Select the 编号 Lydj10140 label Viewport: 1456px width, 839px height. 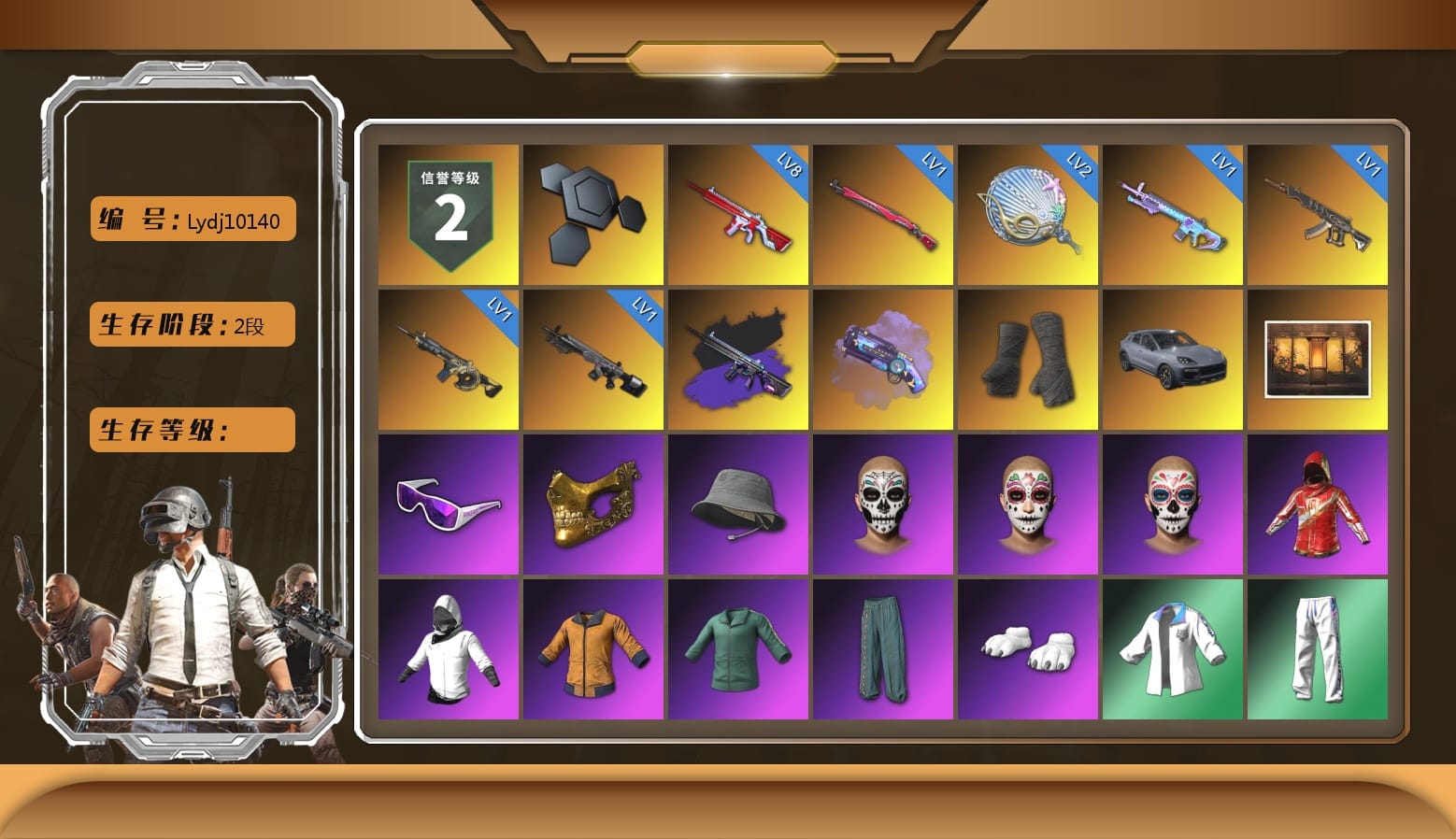(x=191, y=219)
